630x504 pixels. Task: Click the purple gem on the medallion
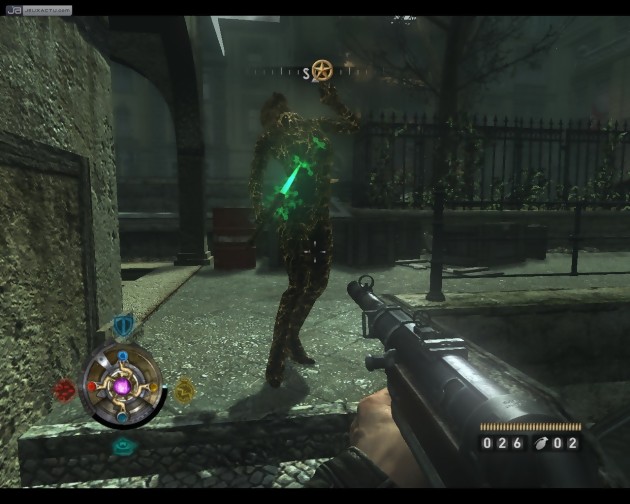pos(123,386)
